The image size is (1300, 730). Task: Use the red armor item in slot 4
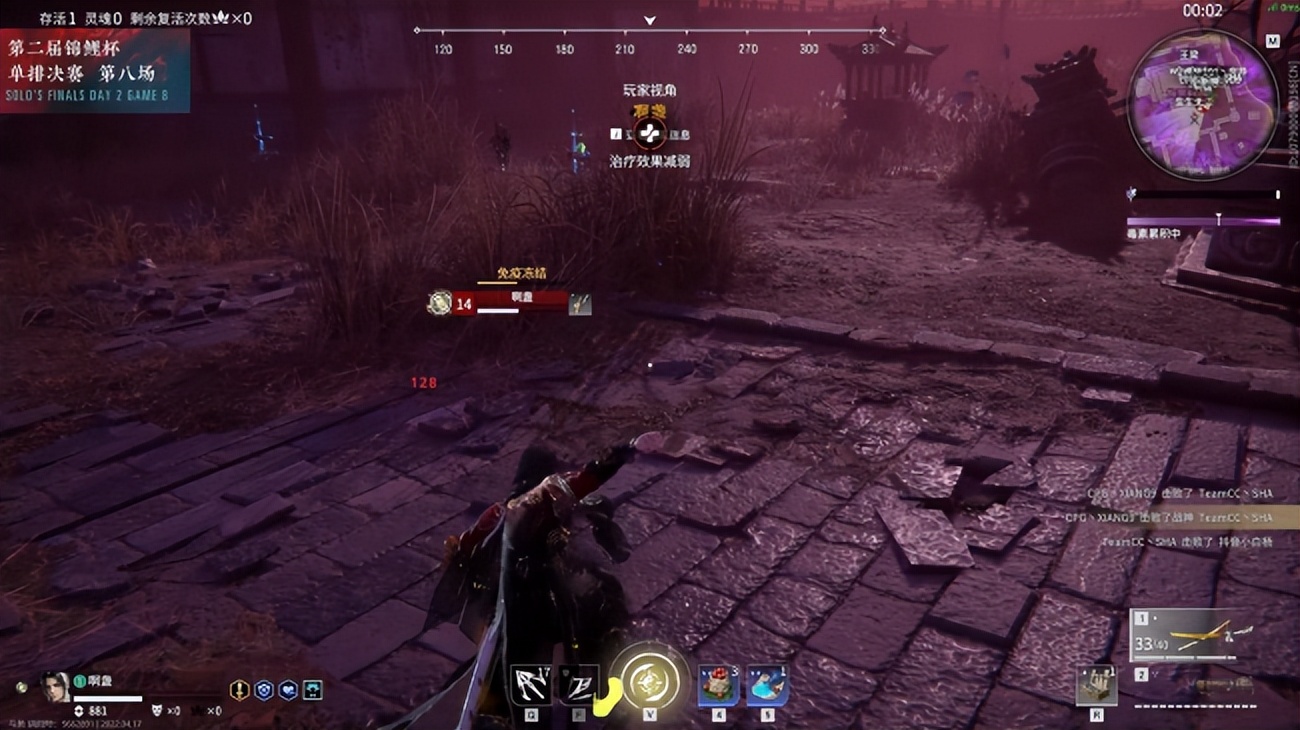point(717,685)
